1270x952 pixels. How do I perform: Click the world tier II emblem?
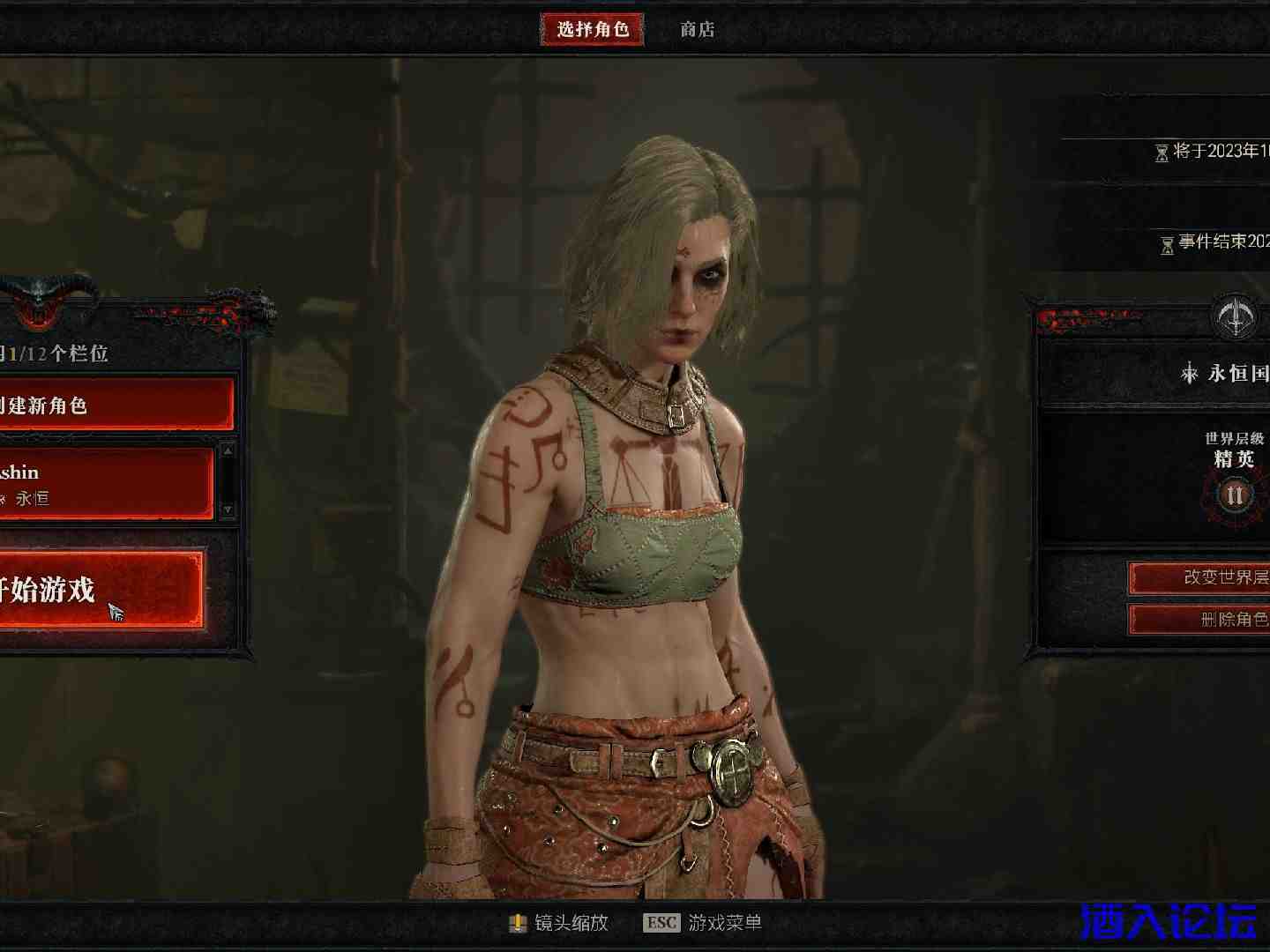tap(1234, 495)
